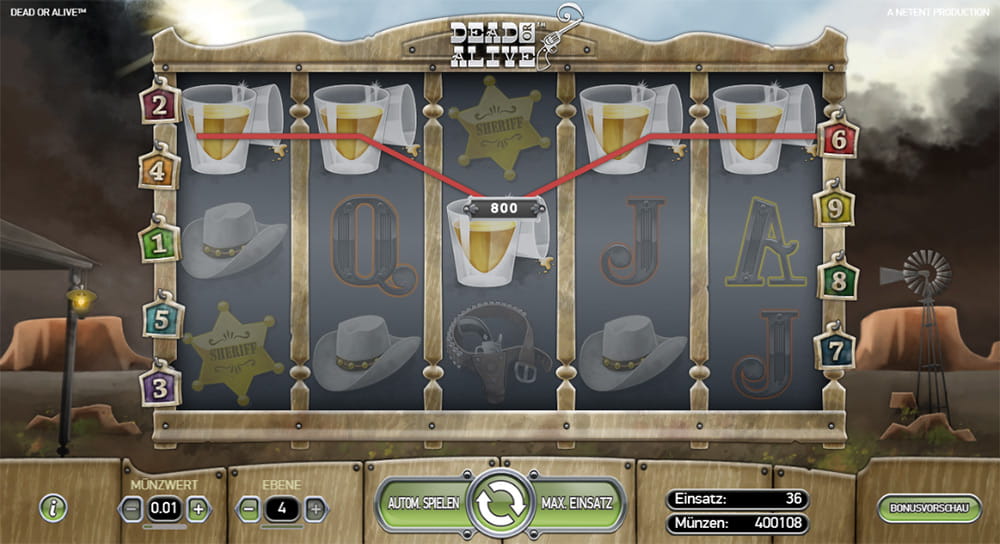Open the info paytable button
The height and width of the screenshot is (544, 1000).
[53, 507]
